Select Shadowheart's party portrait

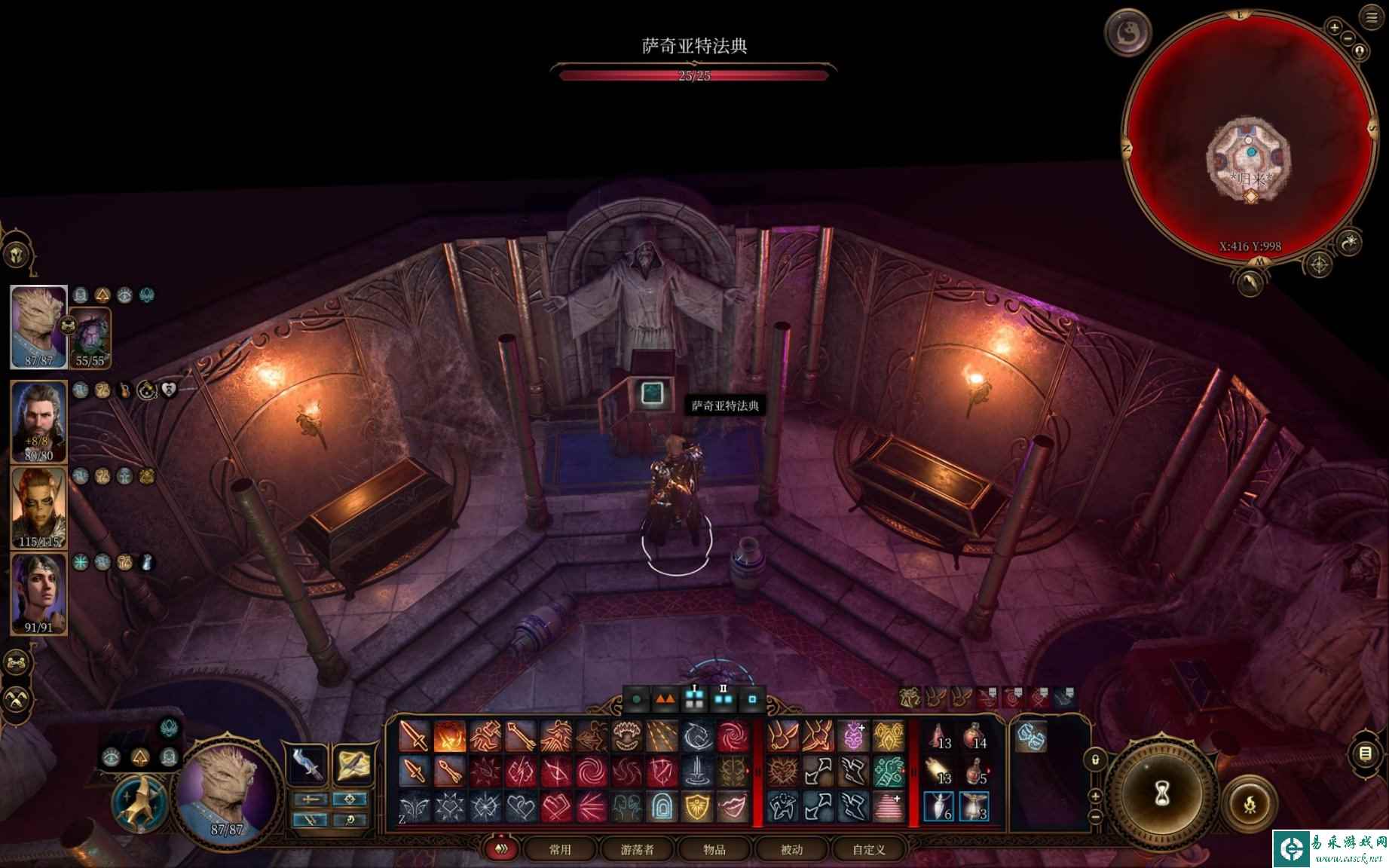coord(38,594)
